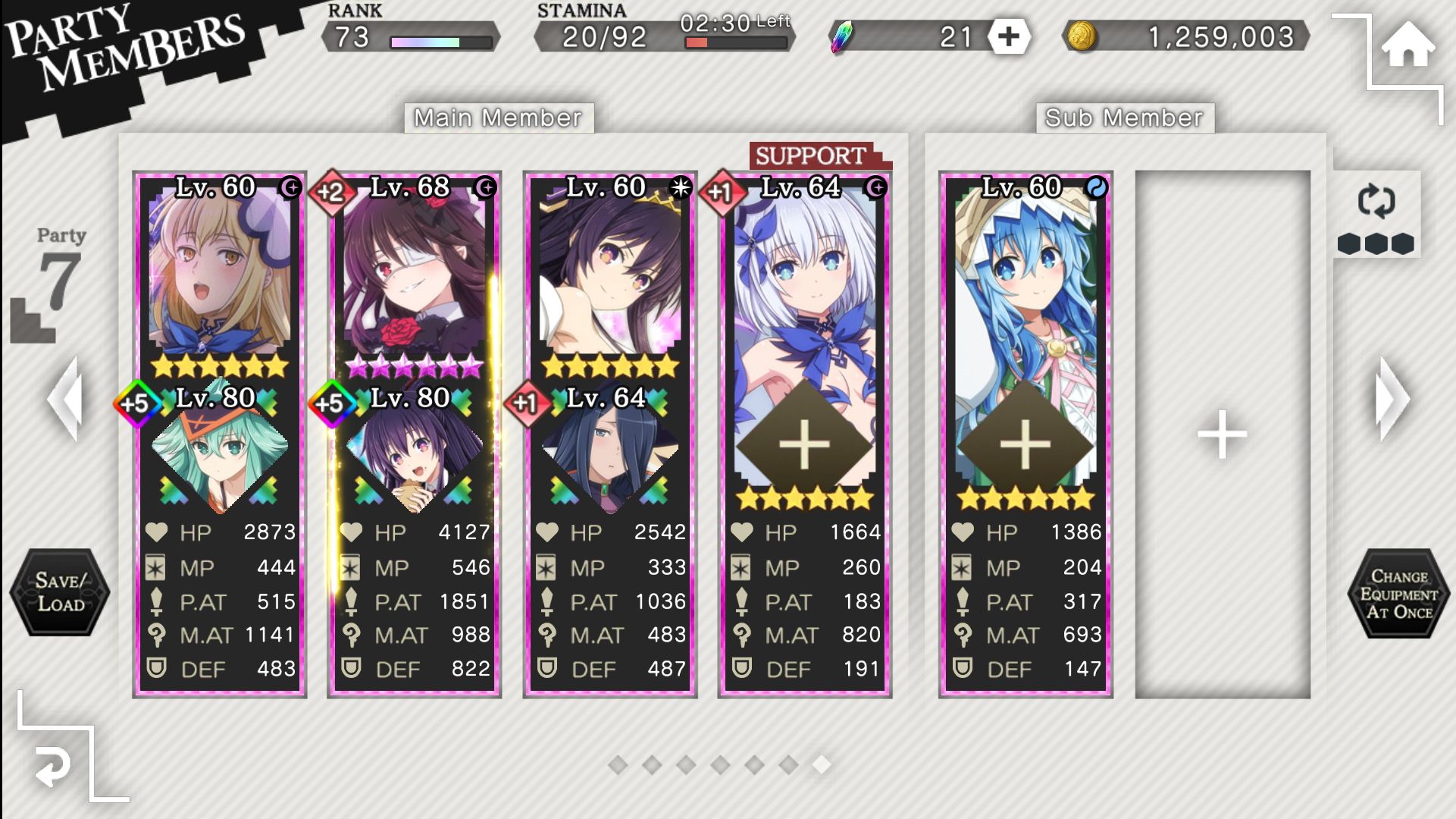Switch to the previous party
Screen dimensions: 1456x819
pos(64,398)
